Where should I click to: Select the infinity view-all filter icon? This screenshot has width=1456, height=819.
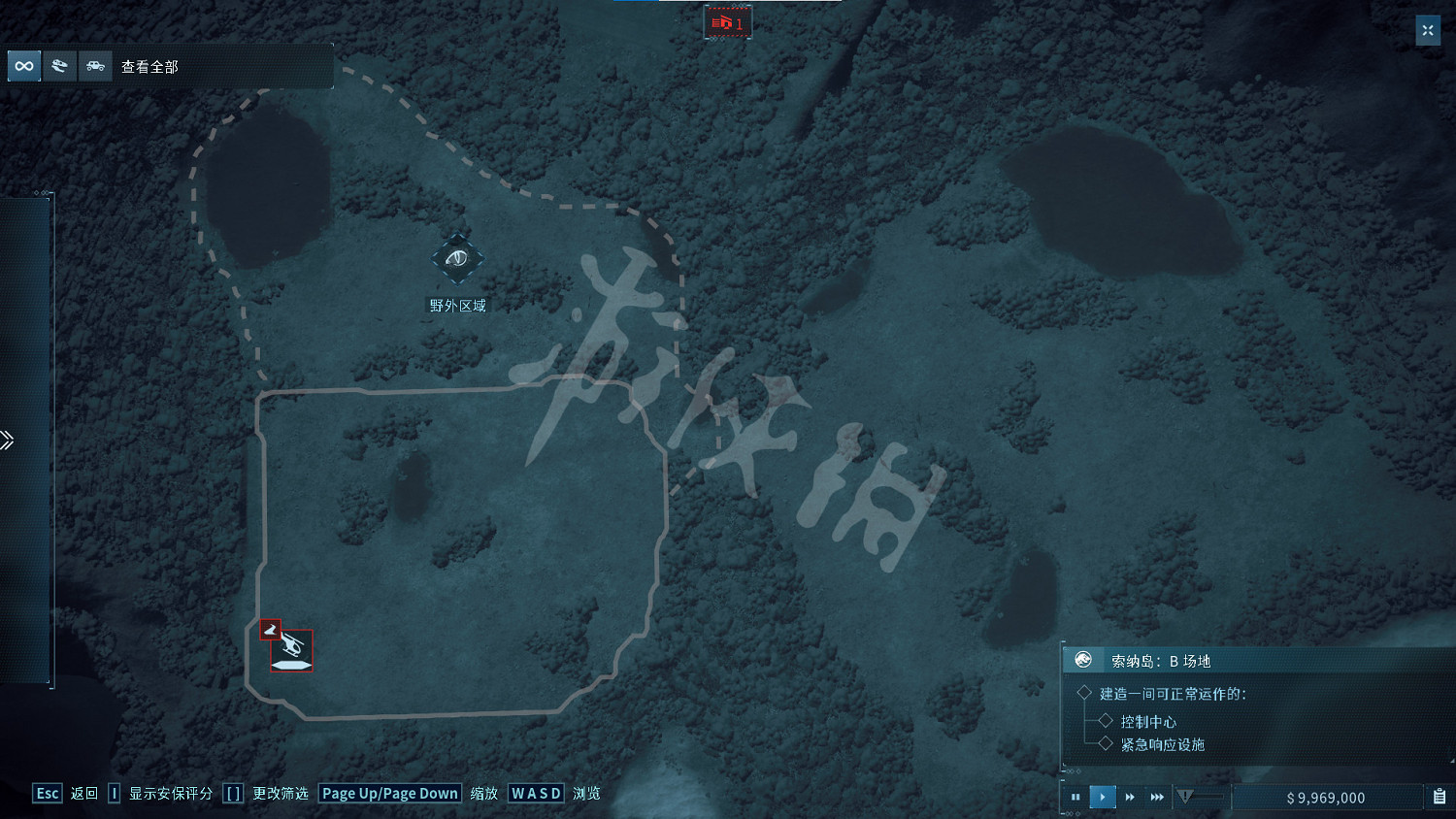22,66
